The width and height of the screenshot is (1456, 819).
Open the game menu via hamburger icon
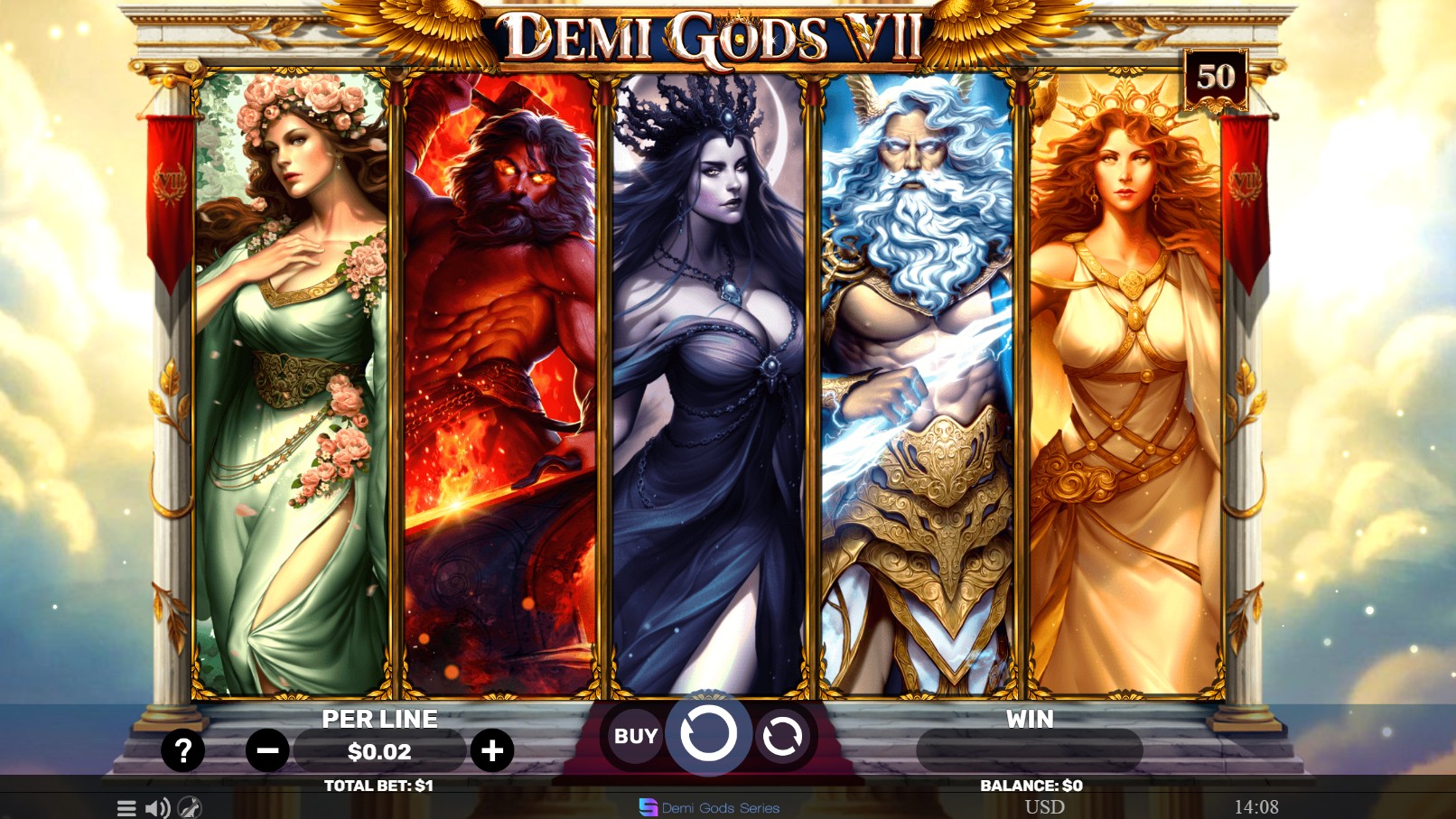pyautogui.click(x=126, y=808)
